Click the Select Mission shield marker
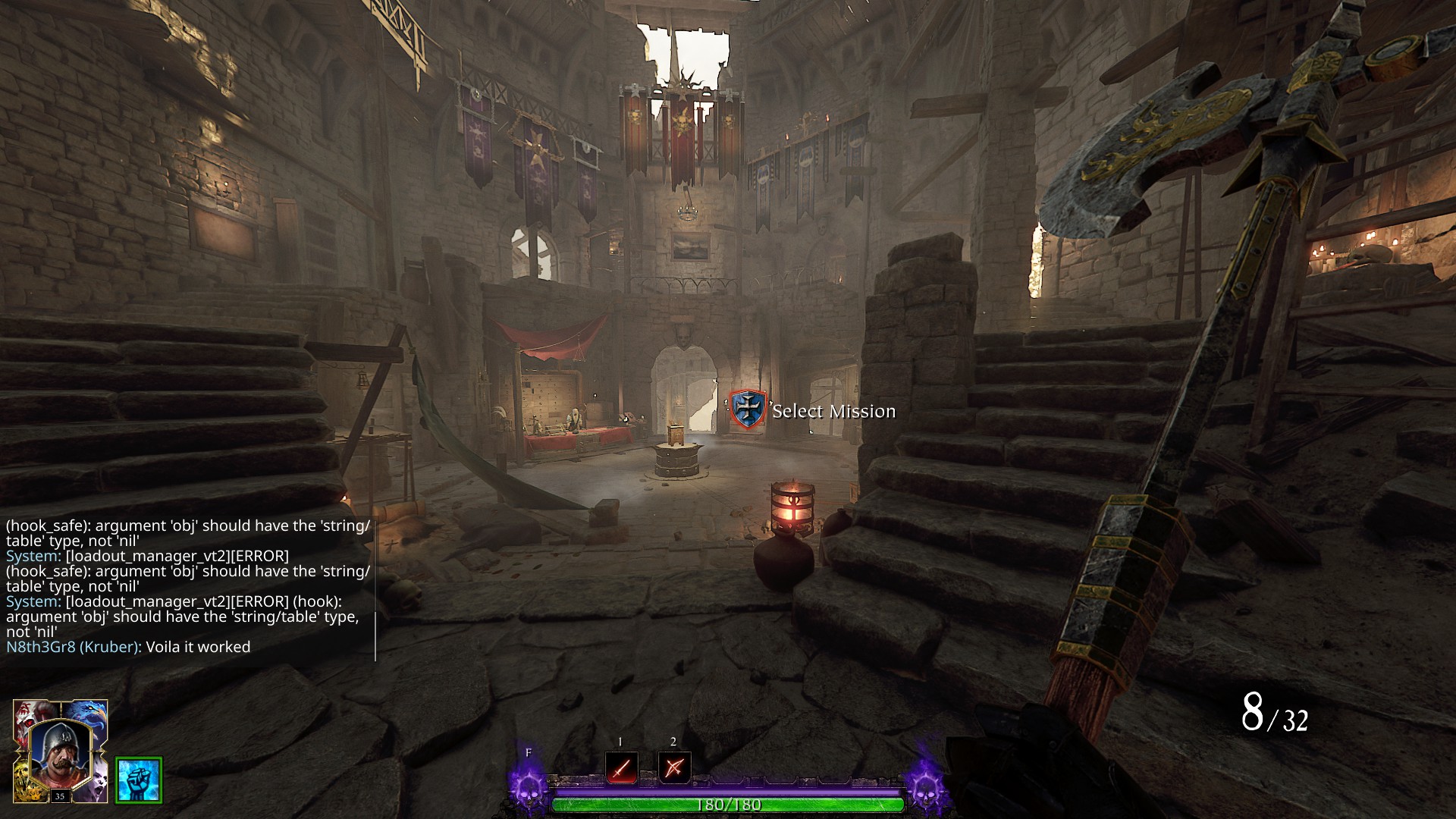Image resolution: width=1456 pixels, height=819 pixels. point(748,409)
